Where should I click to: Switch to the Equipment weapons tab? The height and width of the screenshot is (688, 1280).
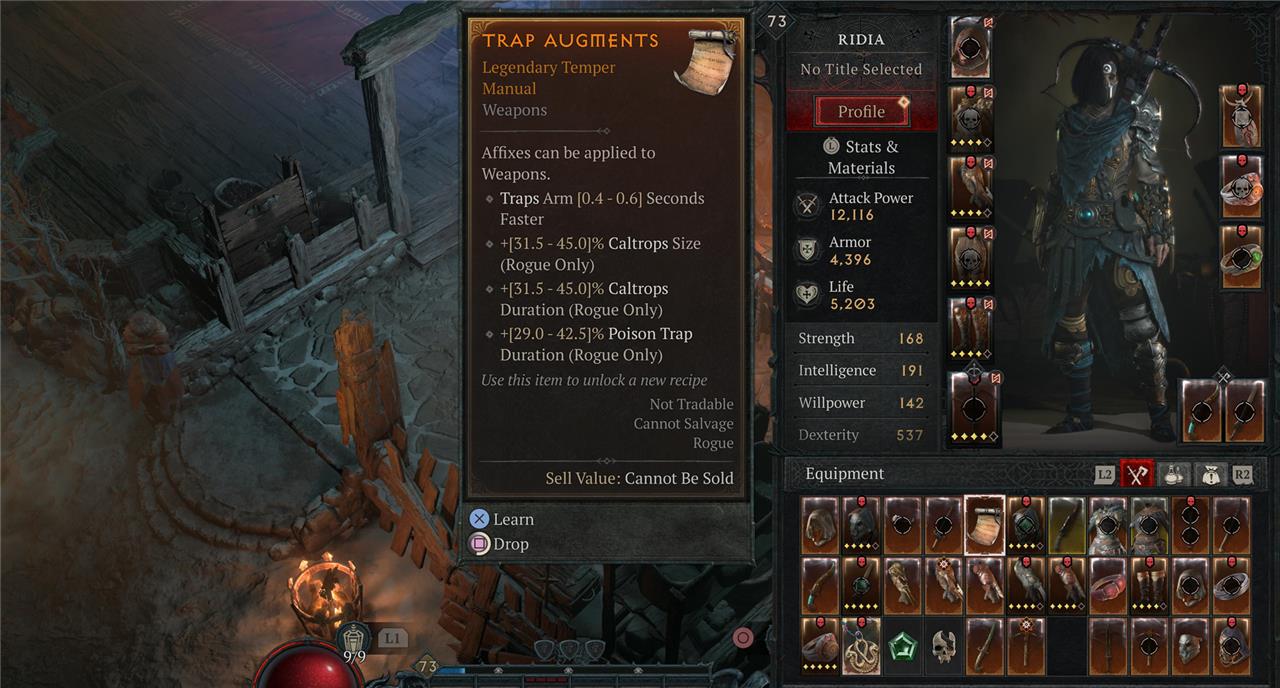(x=1136, y=474)
